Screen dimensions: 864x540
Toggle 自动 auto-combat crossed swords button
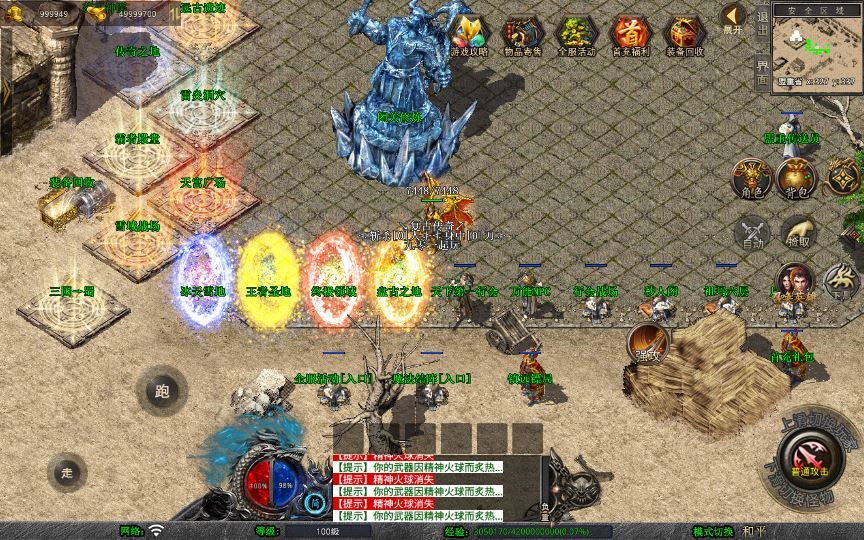pyautogui.click(x=752, y=233)
